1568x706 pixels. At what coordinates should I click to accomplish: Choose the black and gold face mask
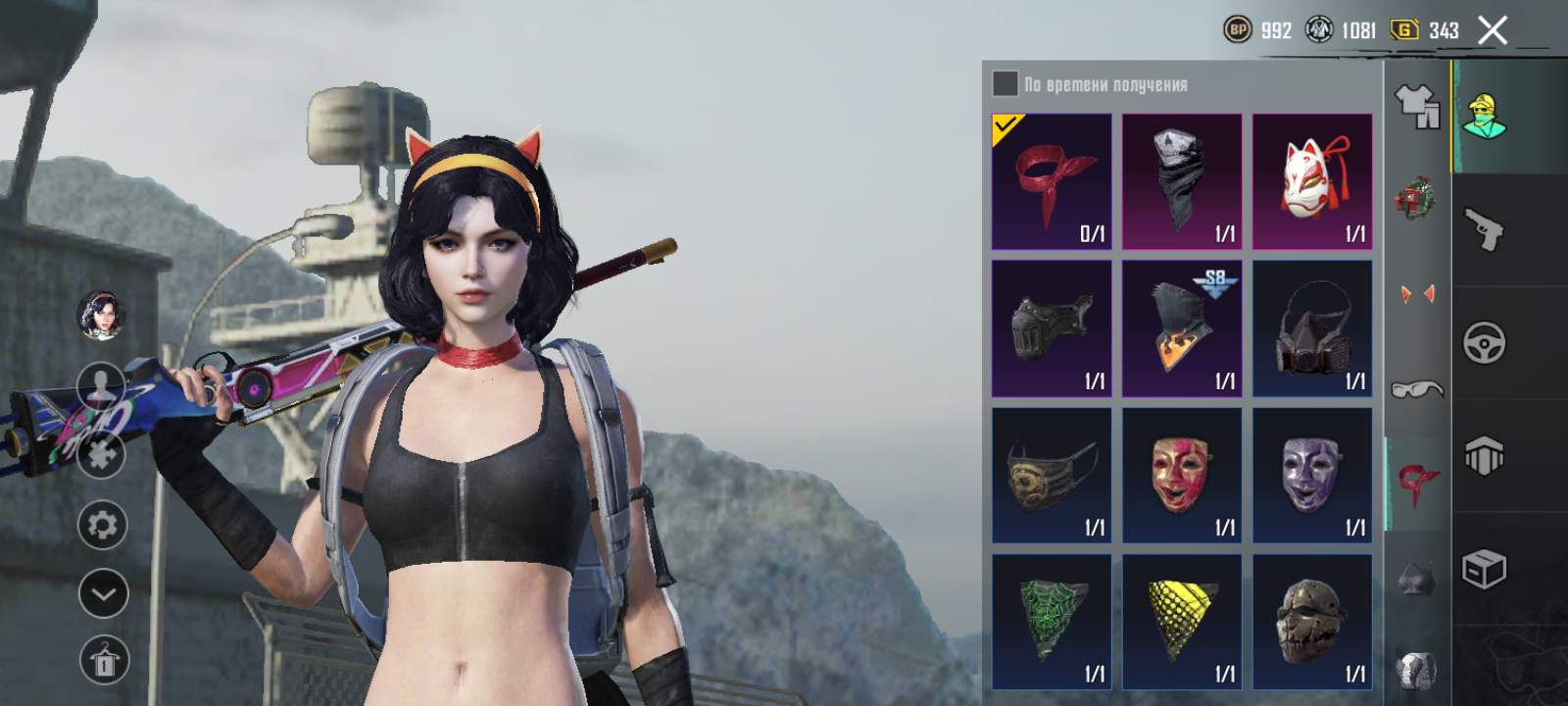point(1052,476)
